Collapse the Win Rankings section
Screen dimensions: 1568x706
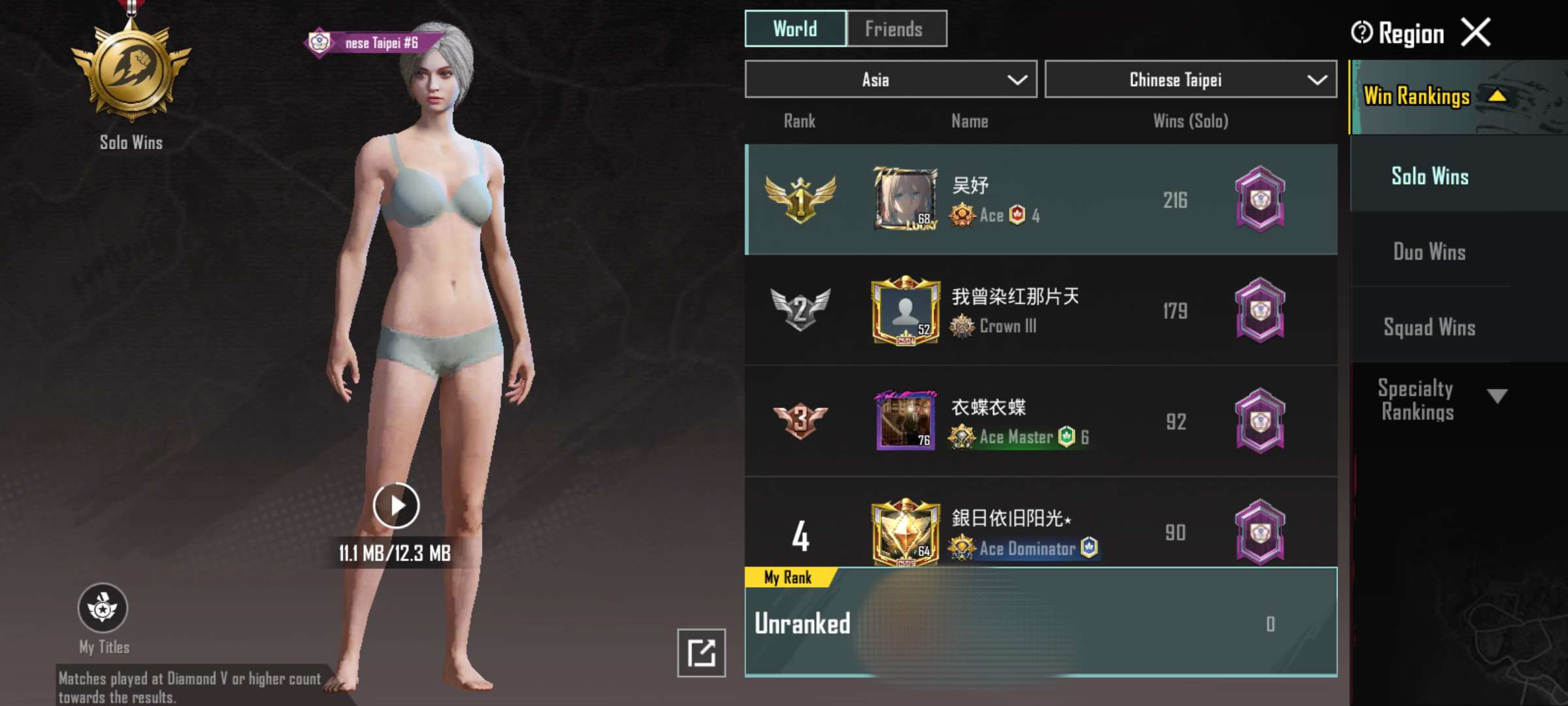pos(1497,97)
